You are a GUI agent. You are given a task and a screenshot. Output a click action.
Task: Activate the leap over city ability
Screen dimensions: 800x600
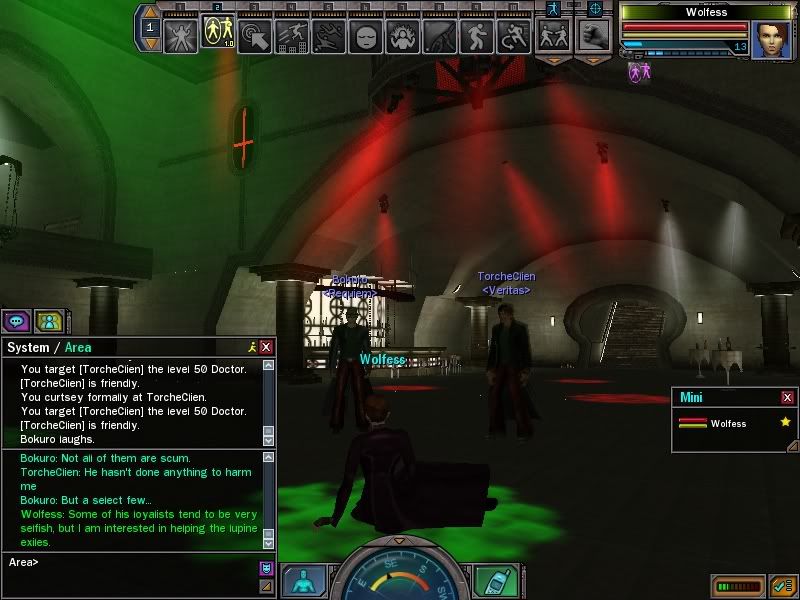tap(292, 36)
